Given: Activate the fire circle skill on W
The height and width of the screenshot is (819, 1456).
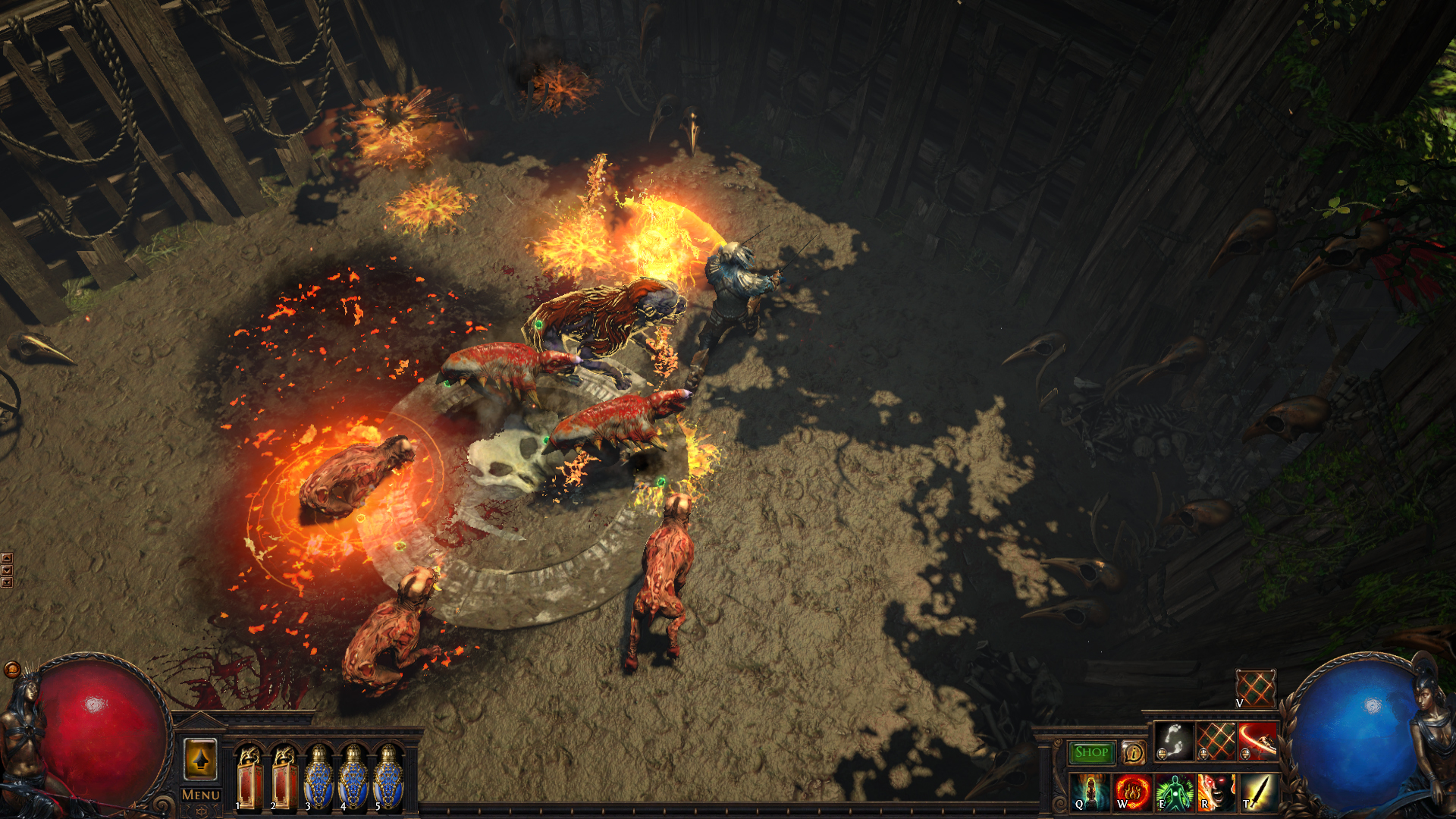Looking at the screenshot, I should click(1132, 792).
